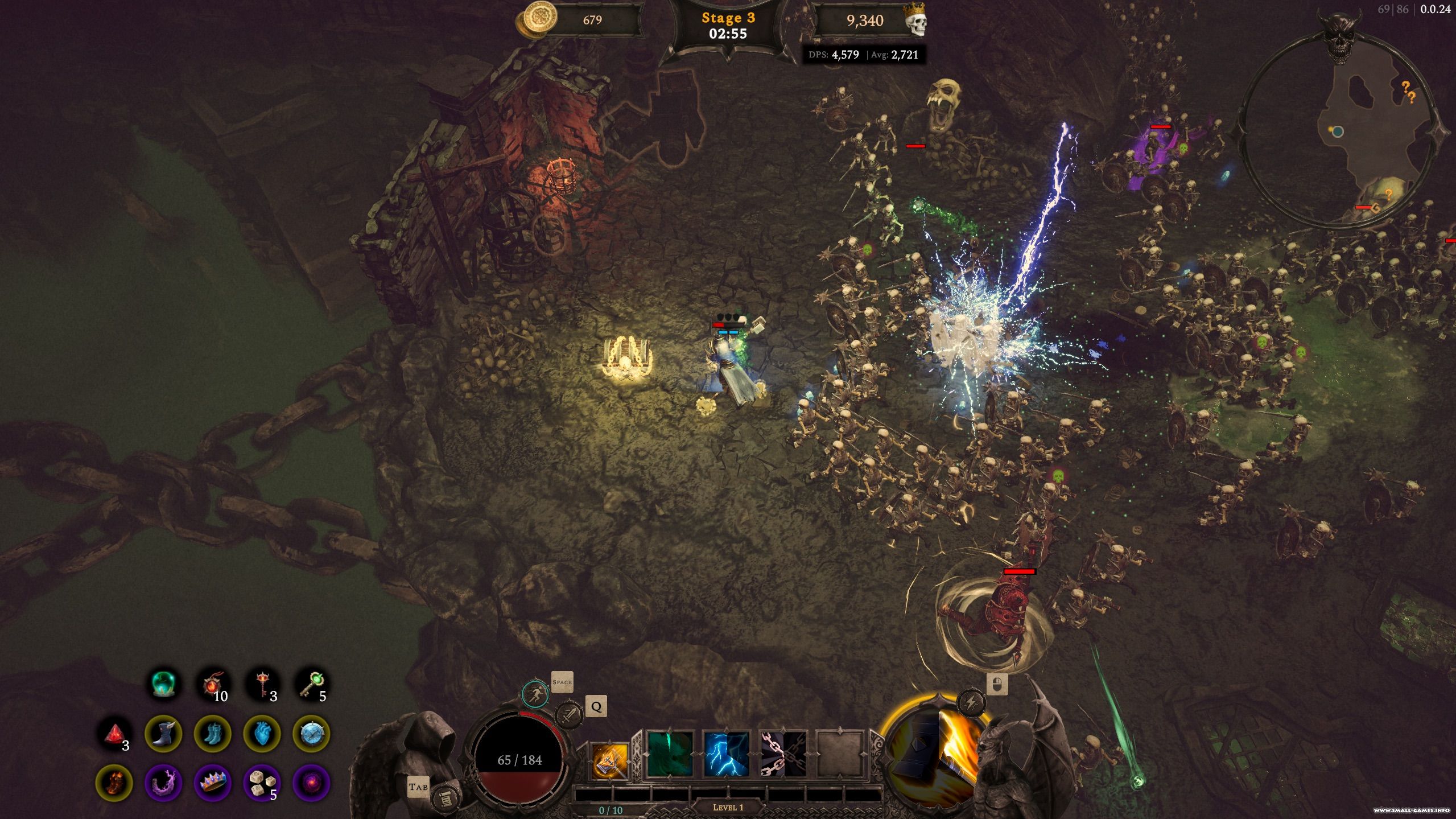
Task: Select the green feather skill slot
Action: pos(670,754)
